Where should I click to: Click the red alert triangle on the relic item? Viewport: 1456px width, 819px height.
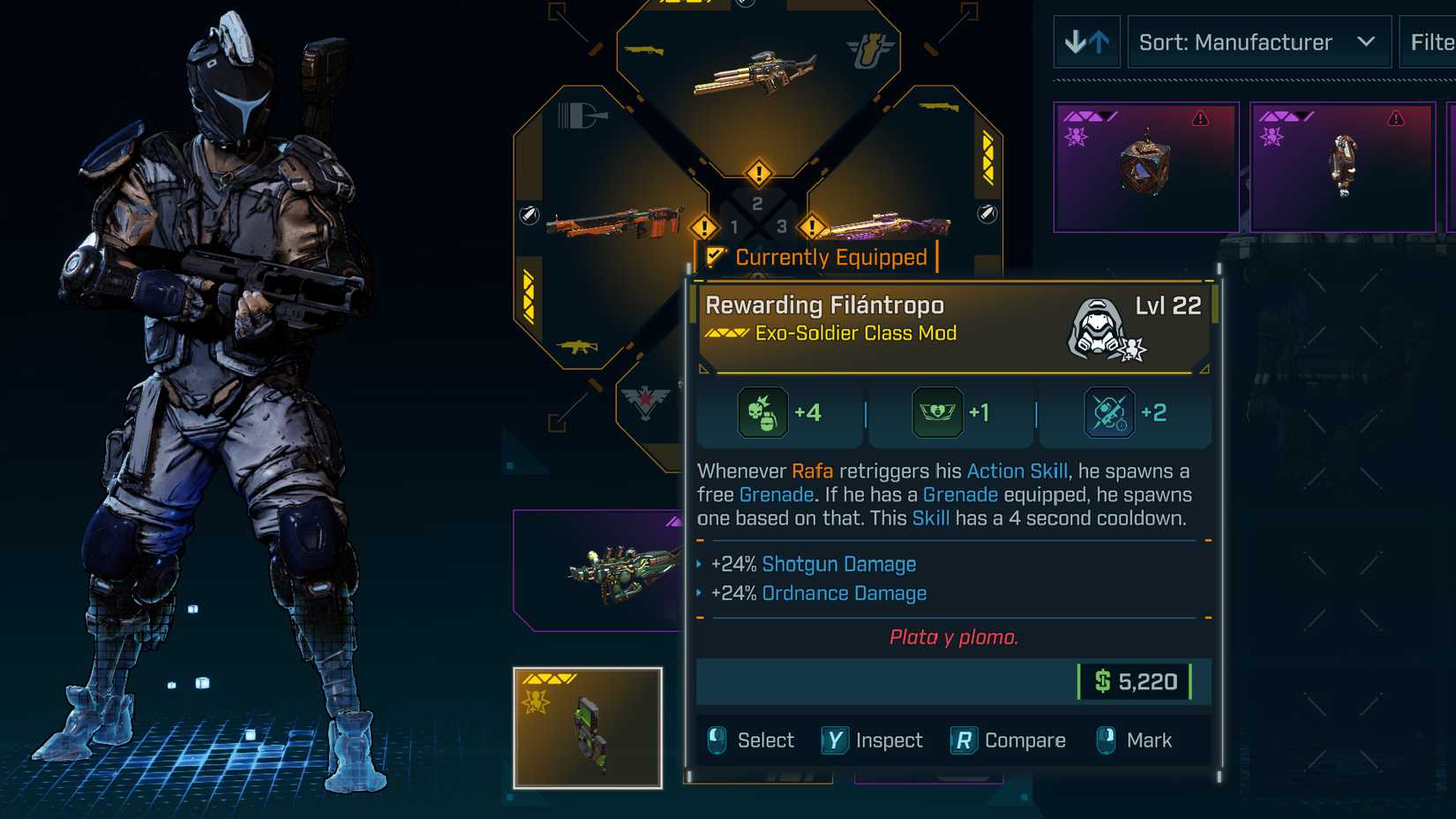click(1198, 116)
